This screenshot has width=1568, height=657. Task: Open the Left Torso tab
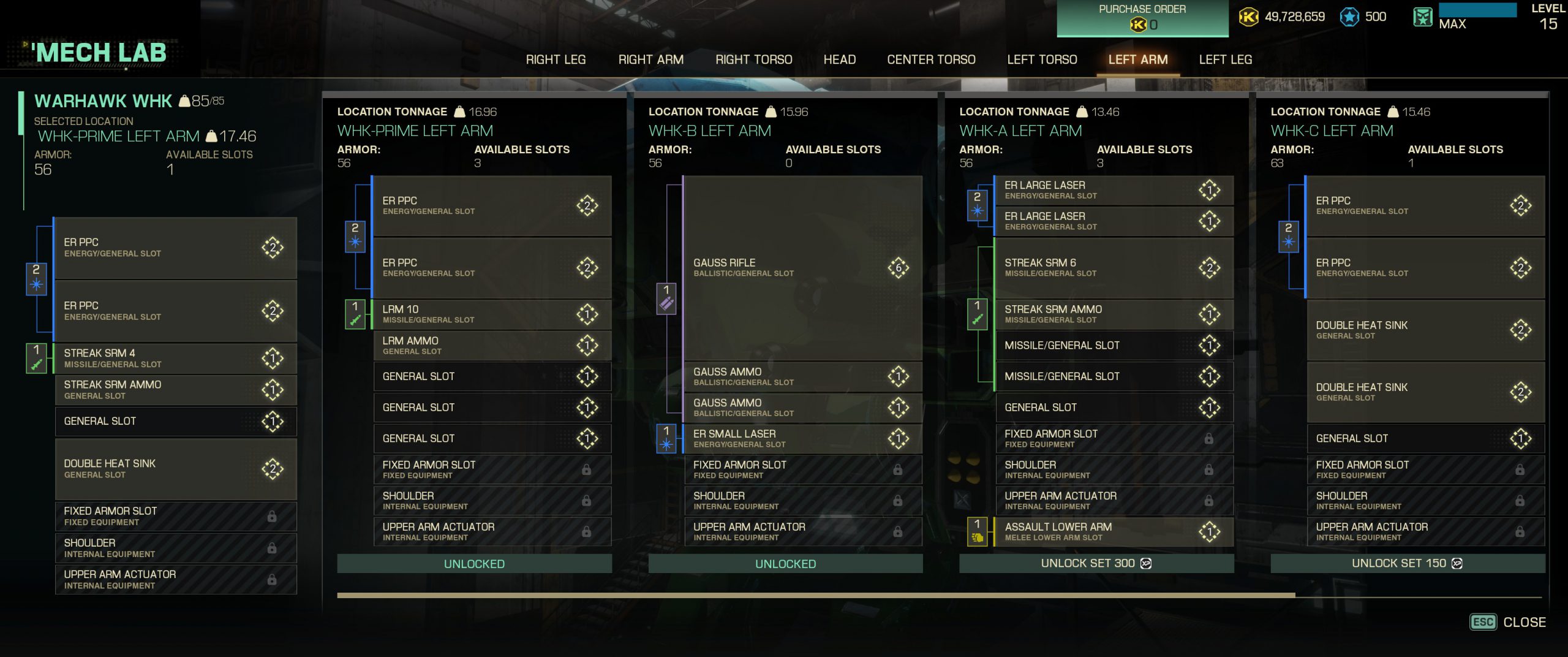pos(1042,59)
